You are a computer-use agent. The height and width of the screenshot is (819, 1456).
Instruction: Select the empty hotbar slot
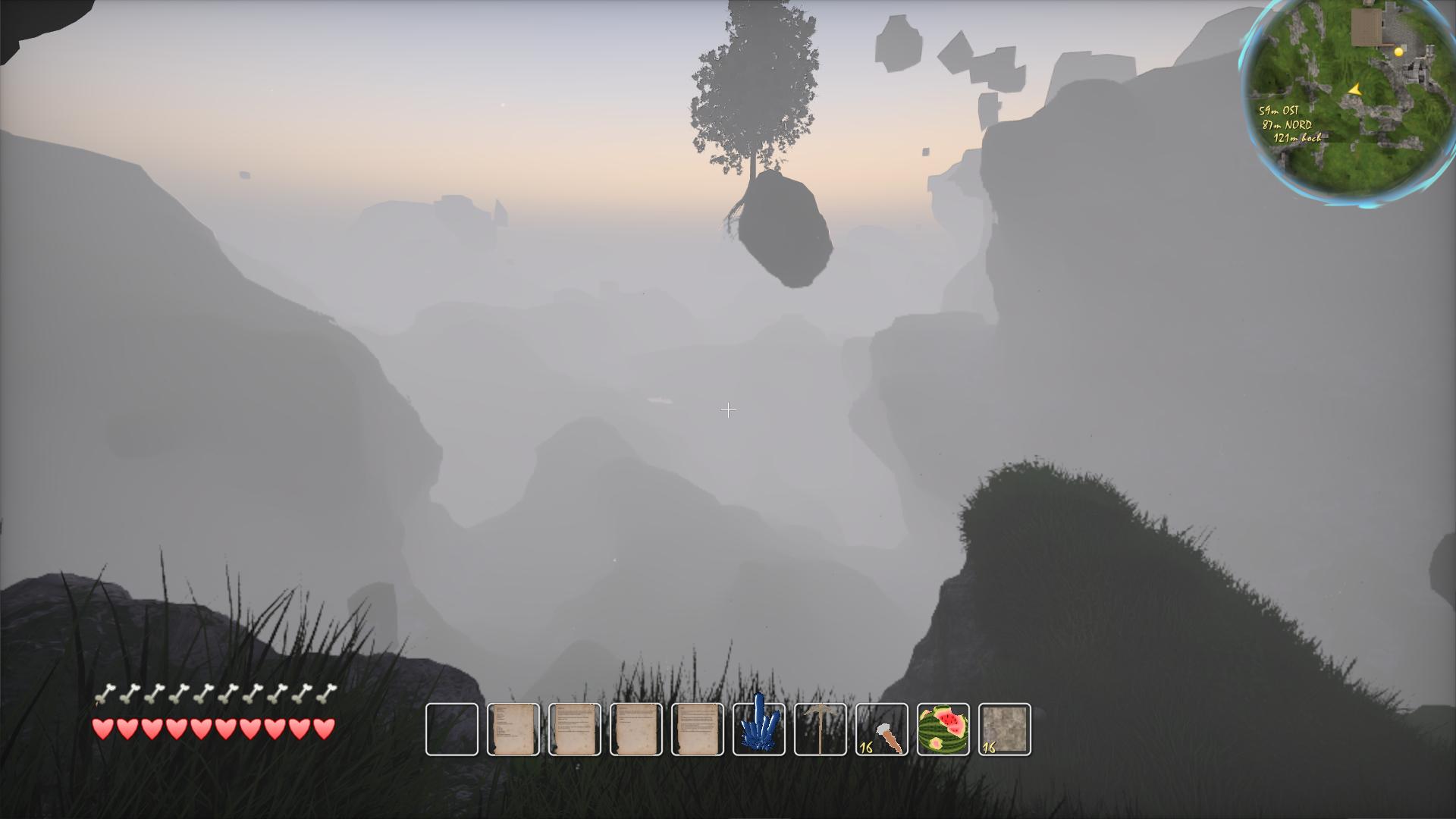click(452, 730)
